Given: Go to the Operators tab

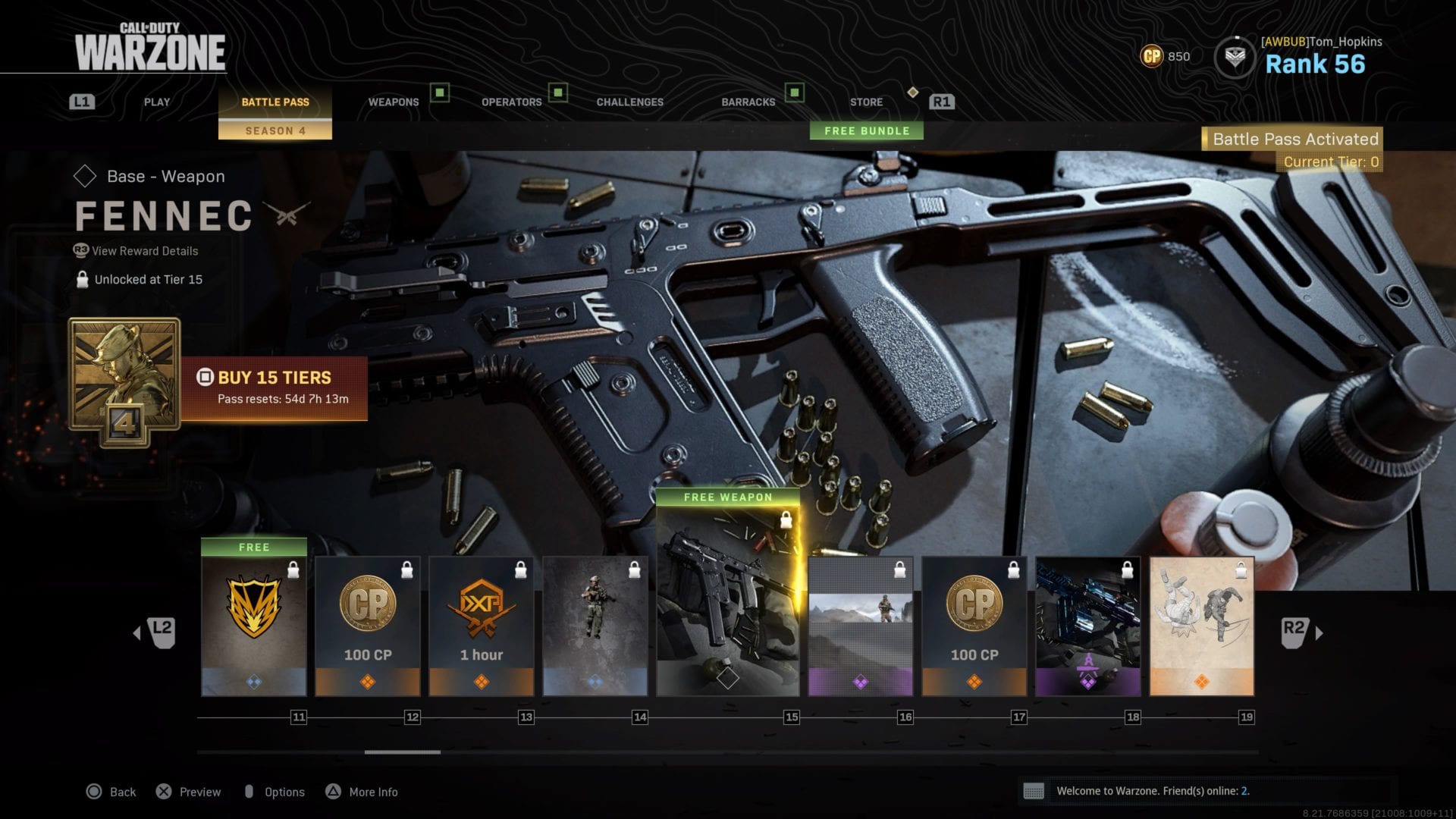Looking at the screenshot, I should tap(511, 102).
